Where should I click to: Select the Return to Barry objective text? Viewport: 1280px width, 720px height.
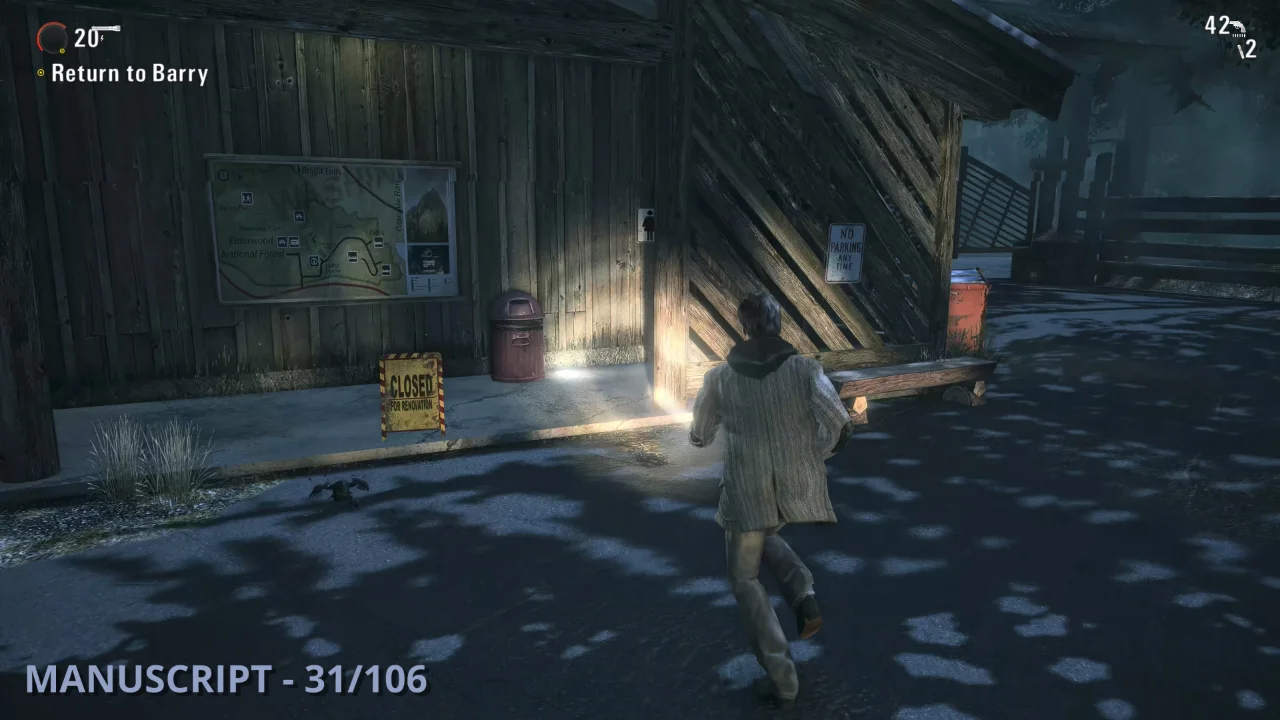click(x=129, y=73)
